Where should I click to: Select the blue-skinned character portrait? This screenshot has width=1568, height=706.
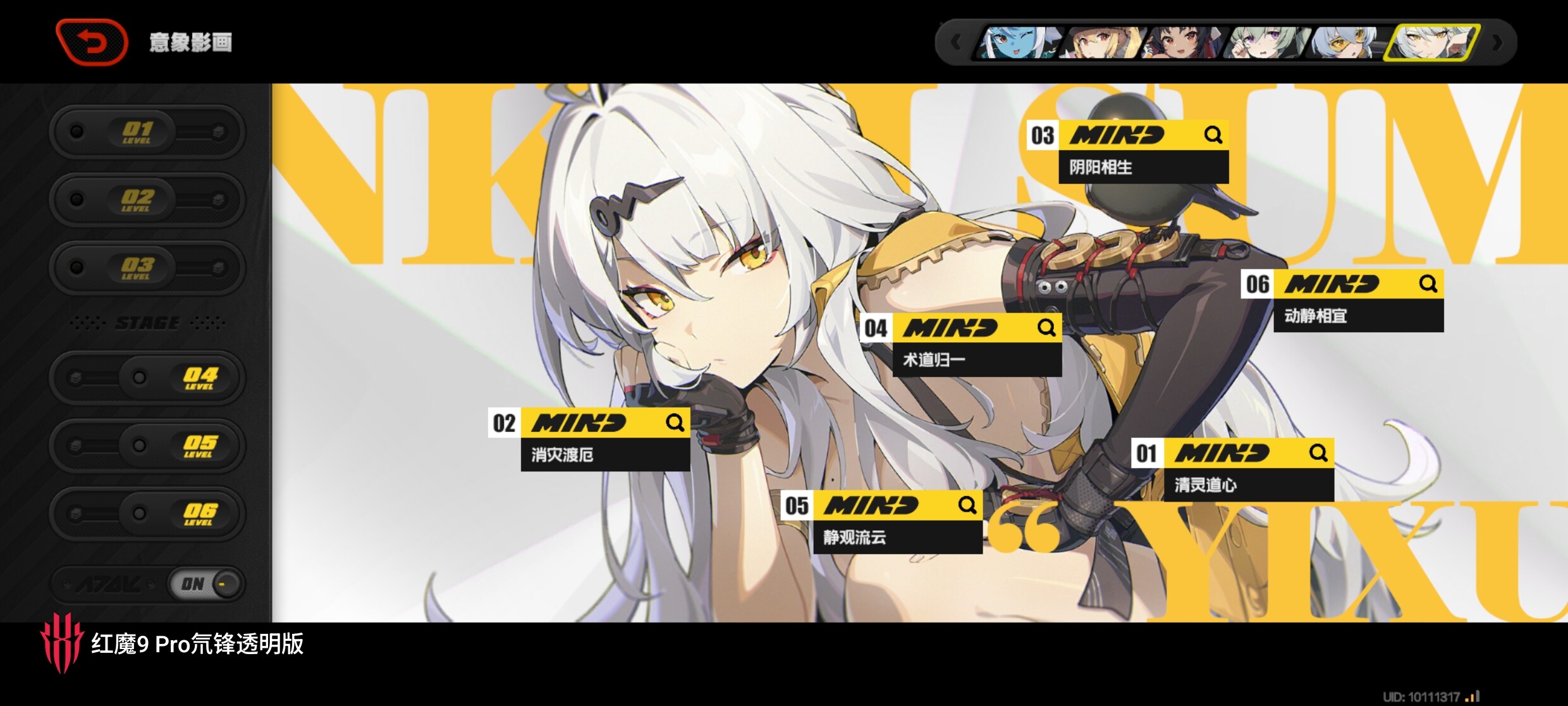coord(1018,43)
